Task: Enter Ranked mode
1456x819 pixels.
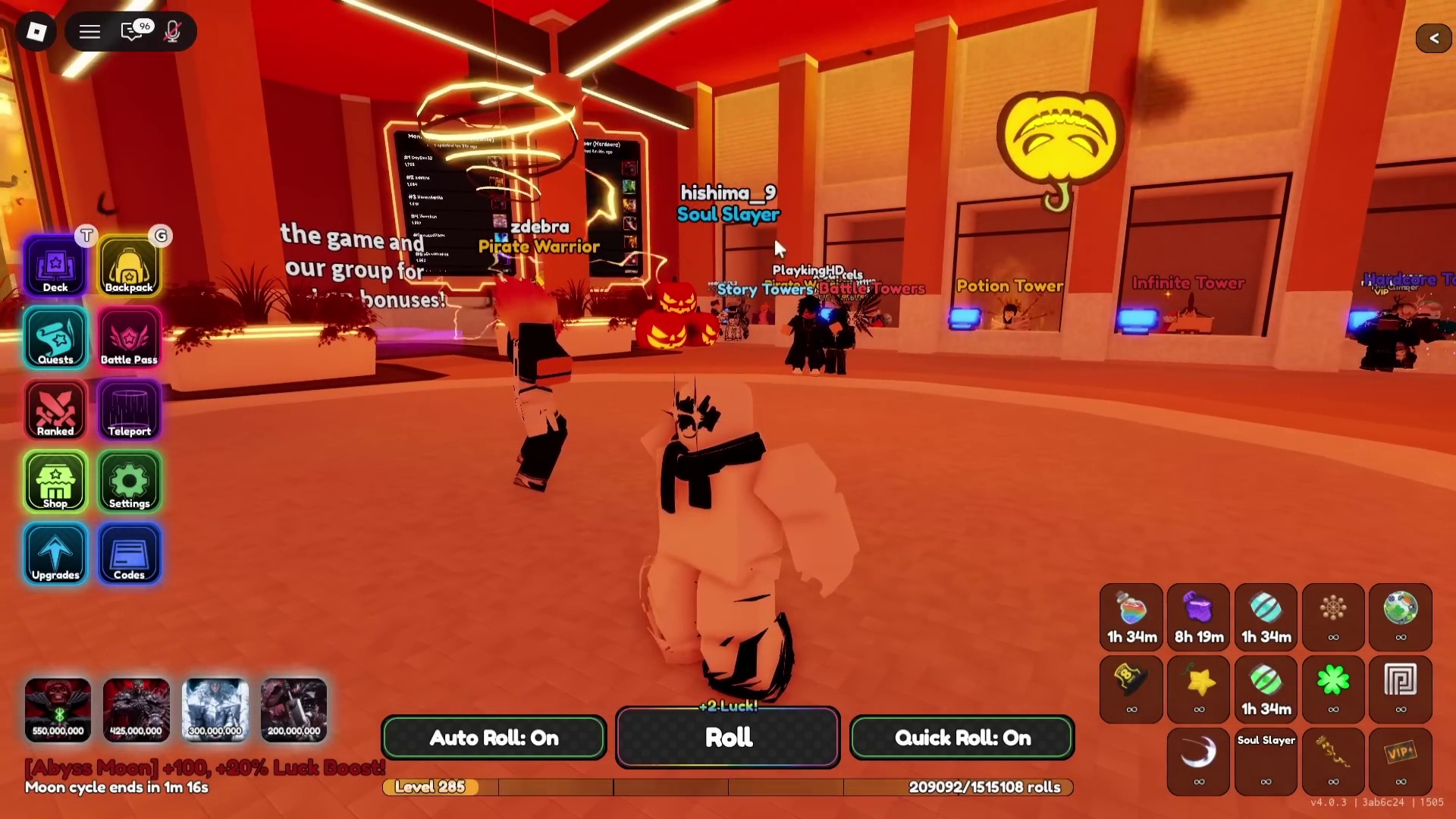Action: coord(55,410)
